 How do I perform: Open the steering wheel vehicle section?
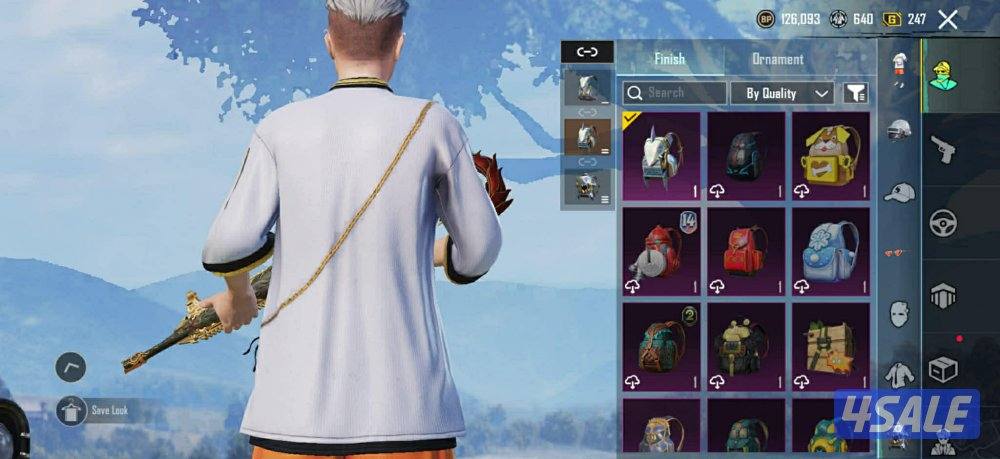point(943,222)
